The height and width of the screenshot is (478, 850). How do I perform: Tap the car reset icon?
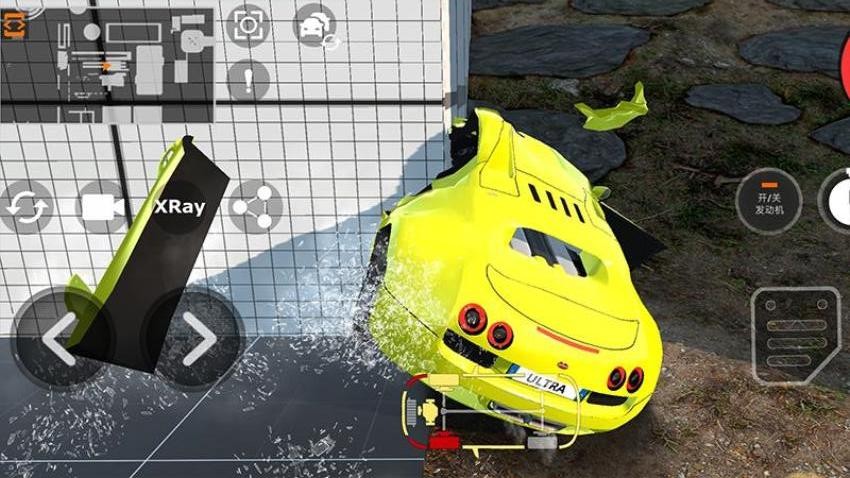pos(317,26)
